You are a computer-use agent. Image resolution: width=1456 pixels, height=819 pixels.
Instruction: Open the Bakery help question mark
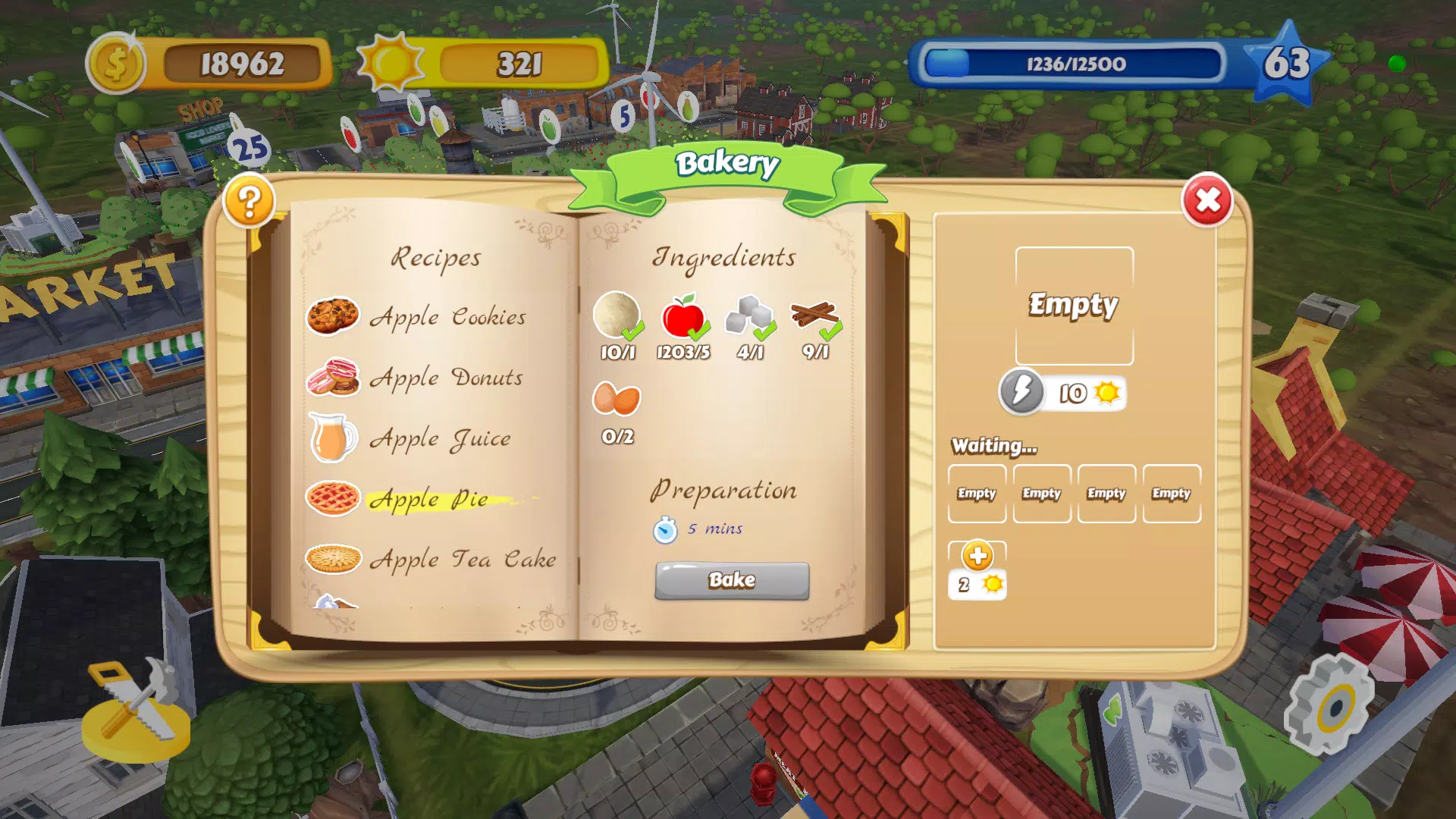click(x=249, y=201)
